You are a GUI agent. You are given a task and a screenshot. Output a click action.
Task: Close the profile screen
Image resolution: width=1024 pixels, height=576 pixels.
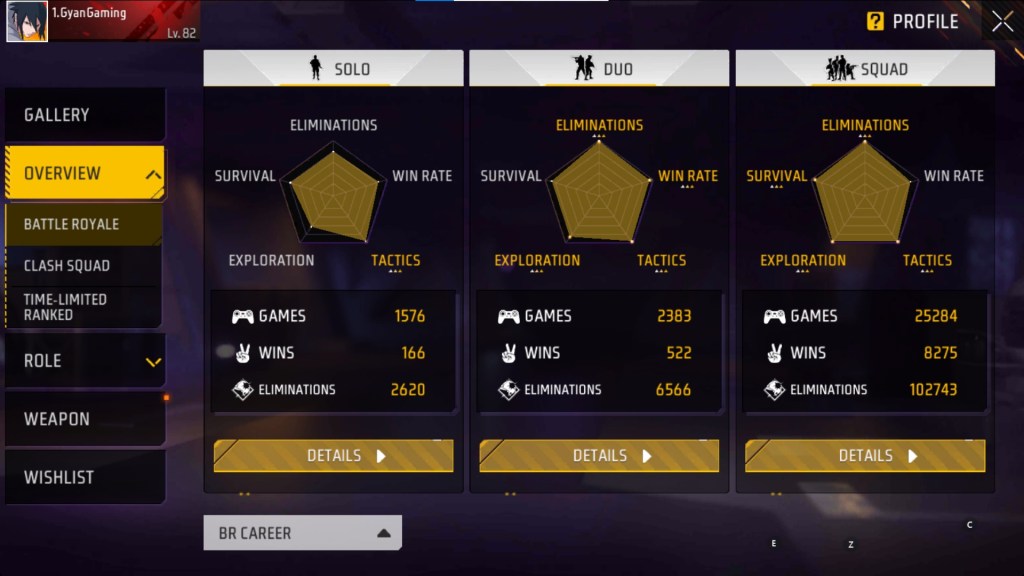click(1002, 22)
